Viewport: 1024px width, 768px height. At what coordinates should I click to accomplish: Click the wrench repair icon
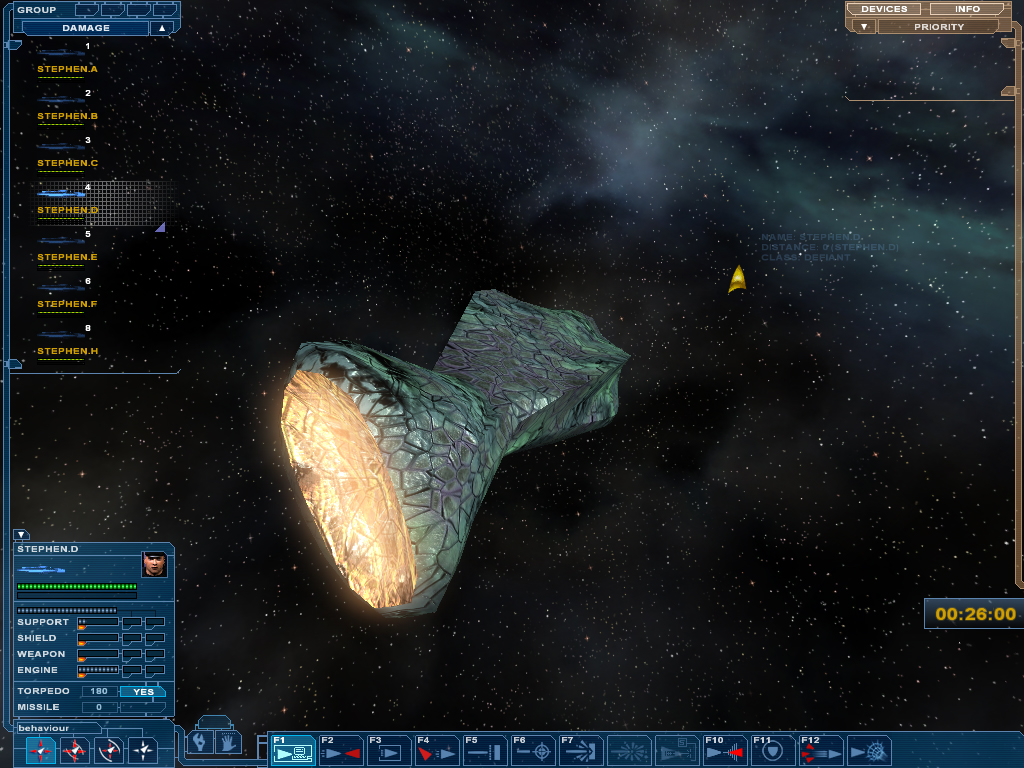pyautogui.click(x=201, y=742)
